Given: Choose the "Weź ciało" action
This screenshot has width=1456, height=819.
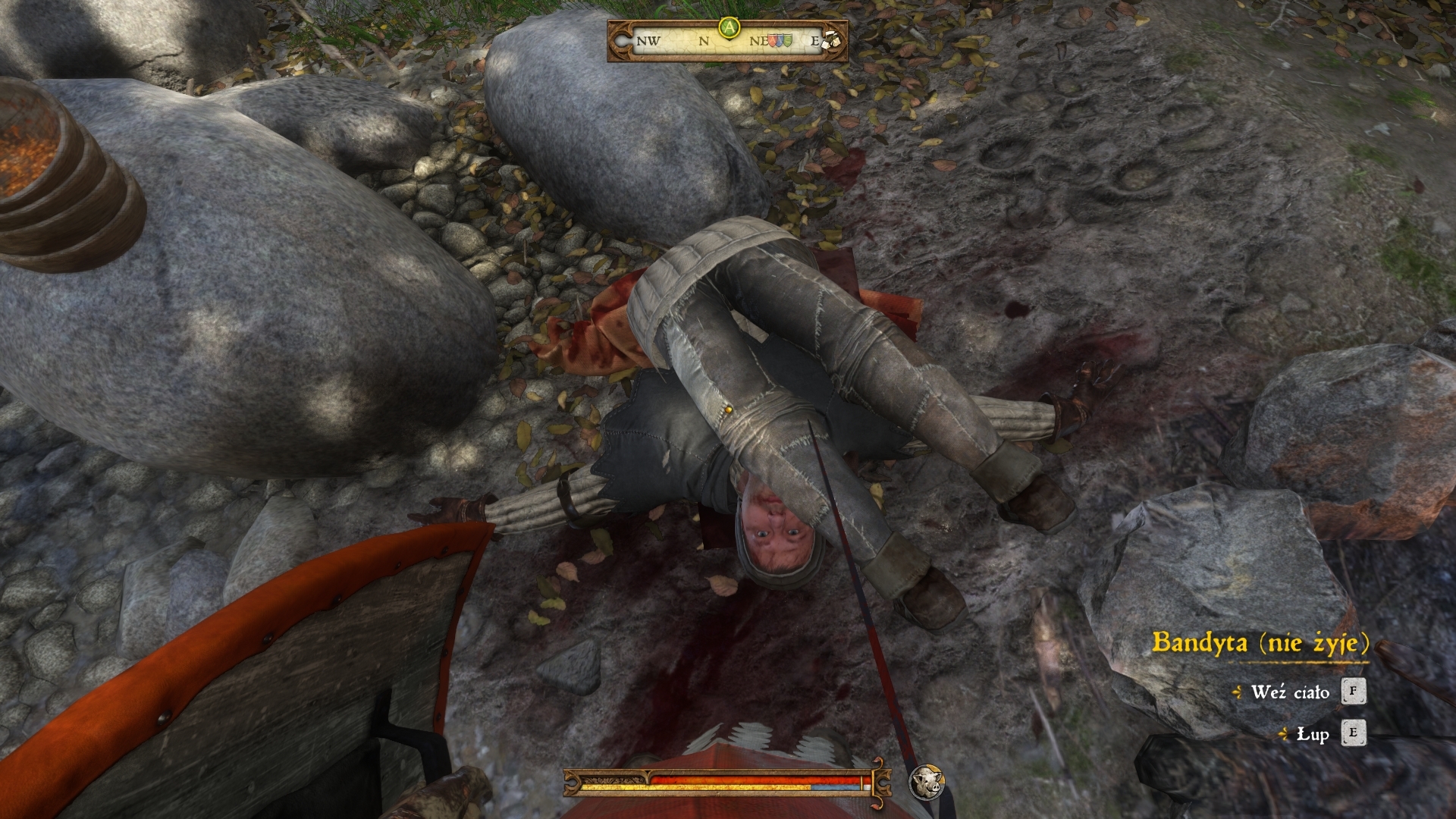Looking at the screenshot, I should point(1290,692).
